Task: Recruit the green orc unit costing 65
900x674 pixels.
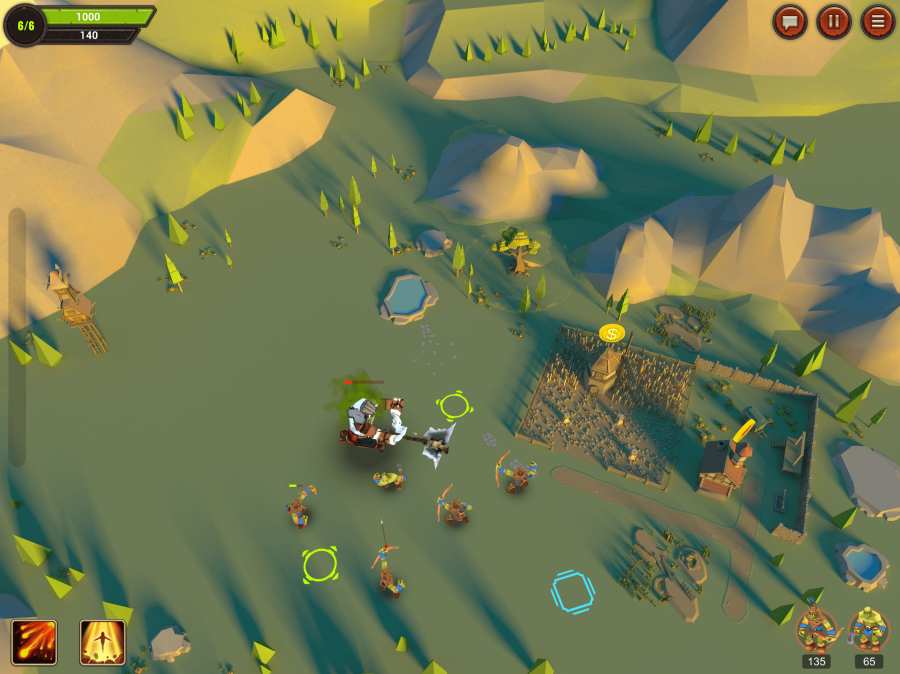Action: coord(868,629)
